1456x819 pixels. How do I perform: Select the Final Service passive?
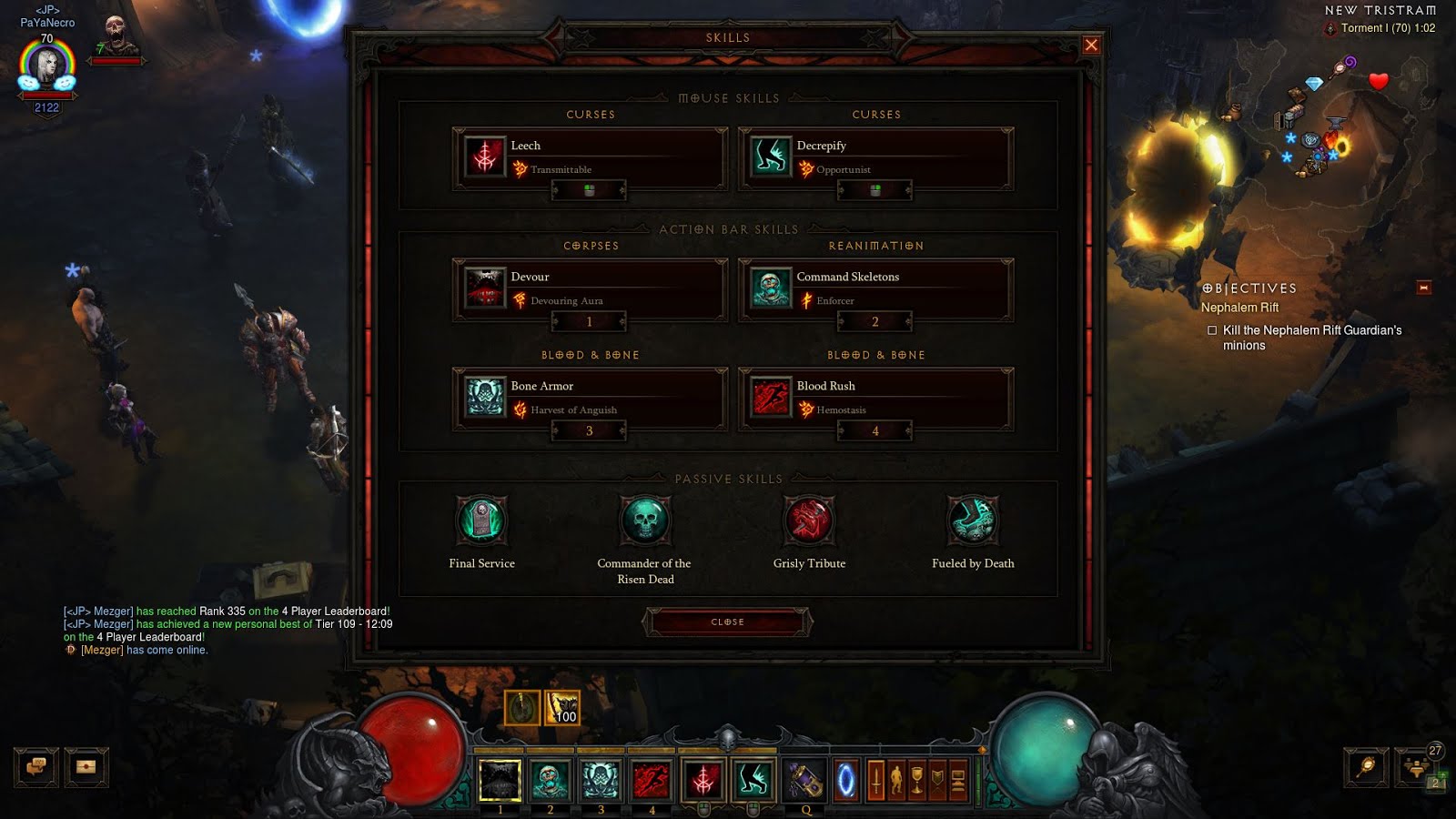point(481,521)
